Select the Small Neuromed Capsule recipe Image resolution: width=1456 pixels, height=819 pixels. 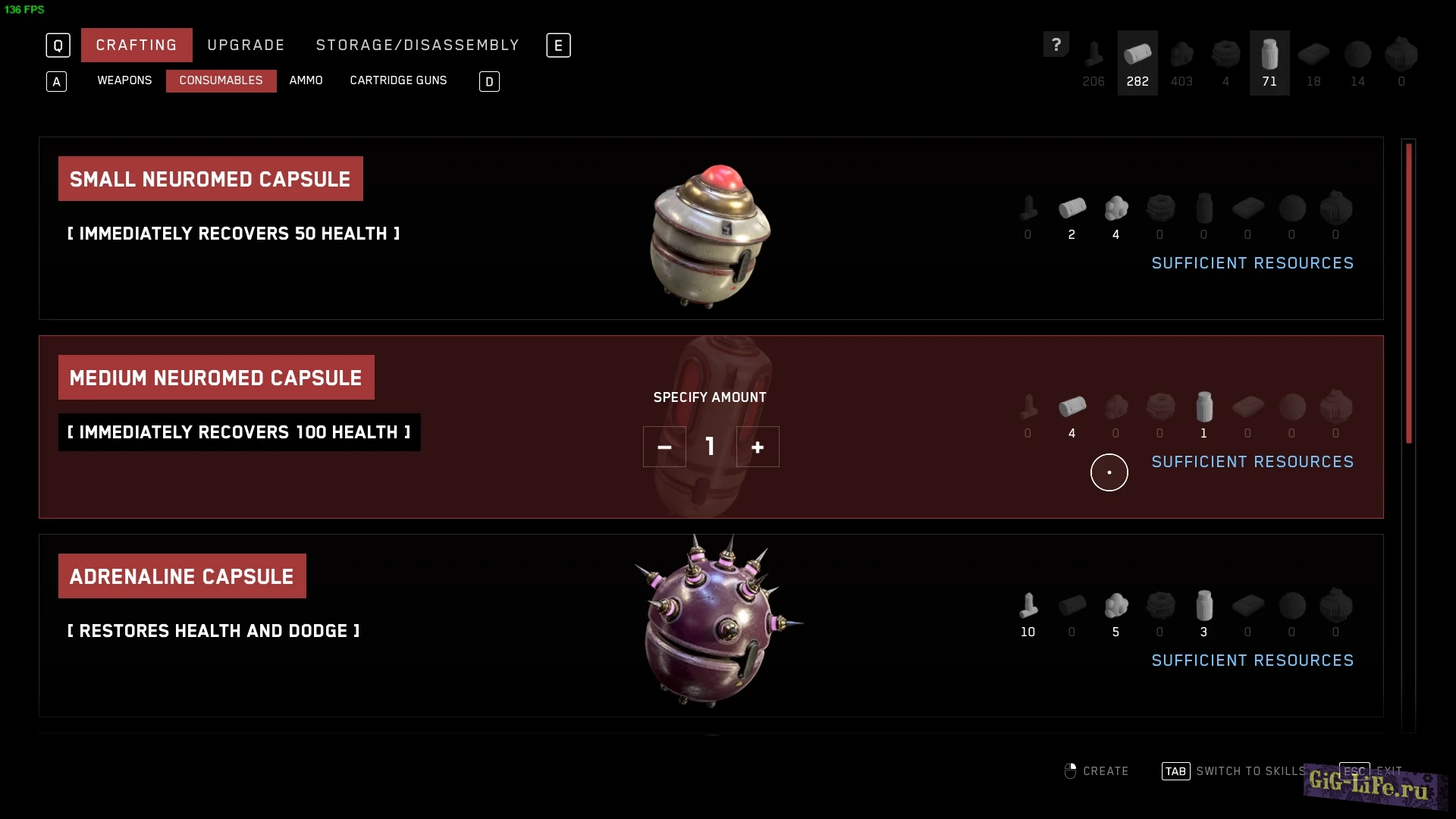(x=210, y=179)
